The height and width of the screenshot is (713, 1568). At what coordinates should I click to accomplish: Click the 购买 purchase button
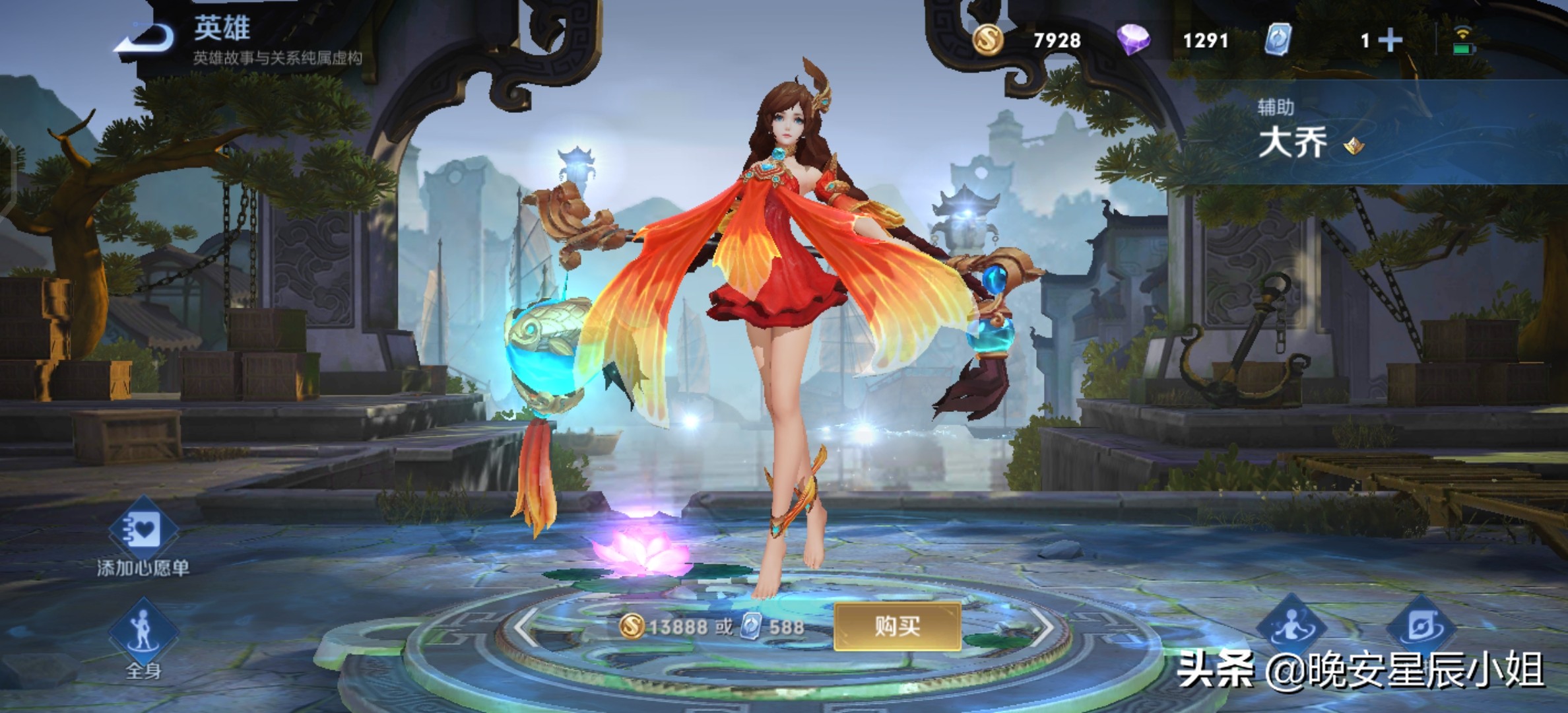(897, 626)
